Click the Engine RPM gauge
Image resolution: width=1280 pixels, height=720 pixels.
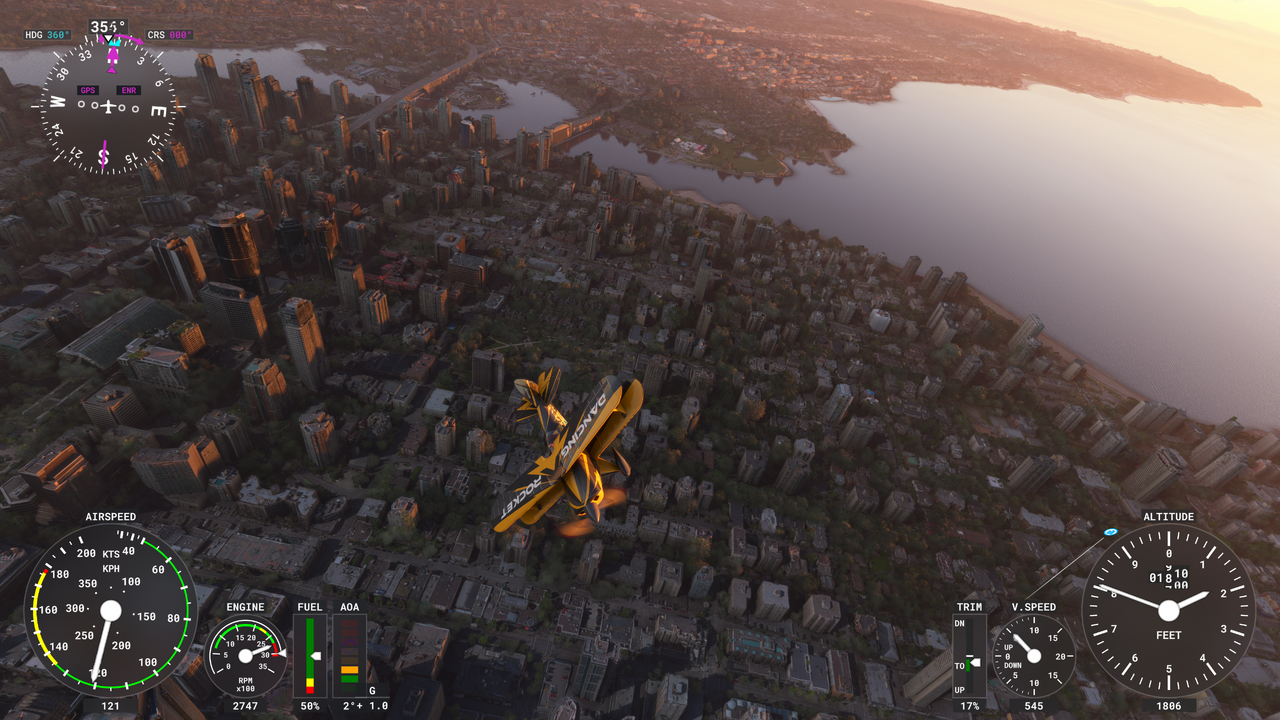pyautogui.click(x=245, y=655)
